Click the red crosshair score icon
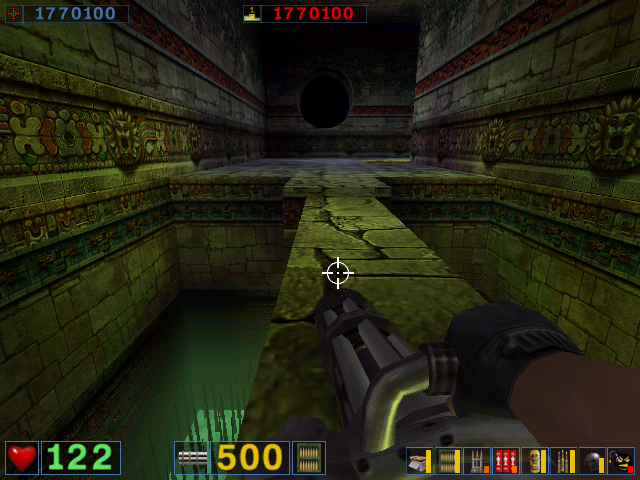 pyautogui.click(x=14, y=14)
